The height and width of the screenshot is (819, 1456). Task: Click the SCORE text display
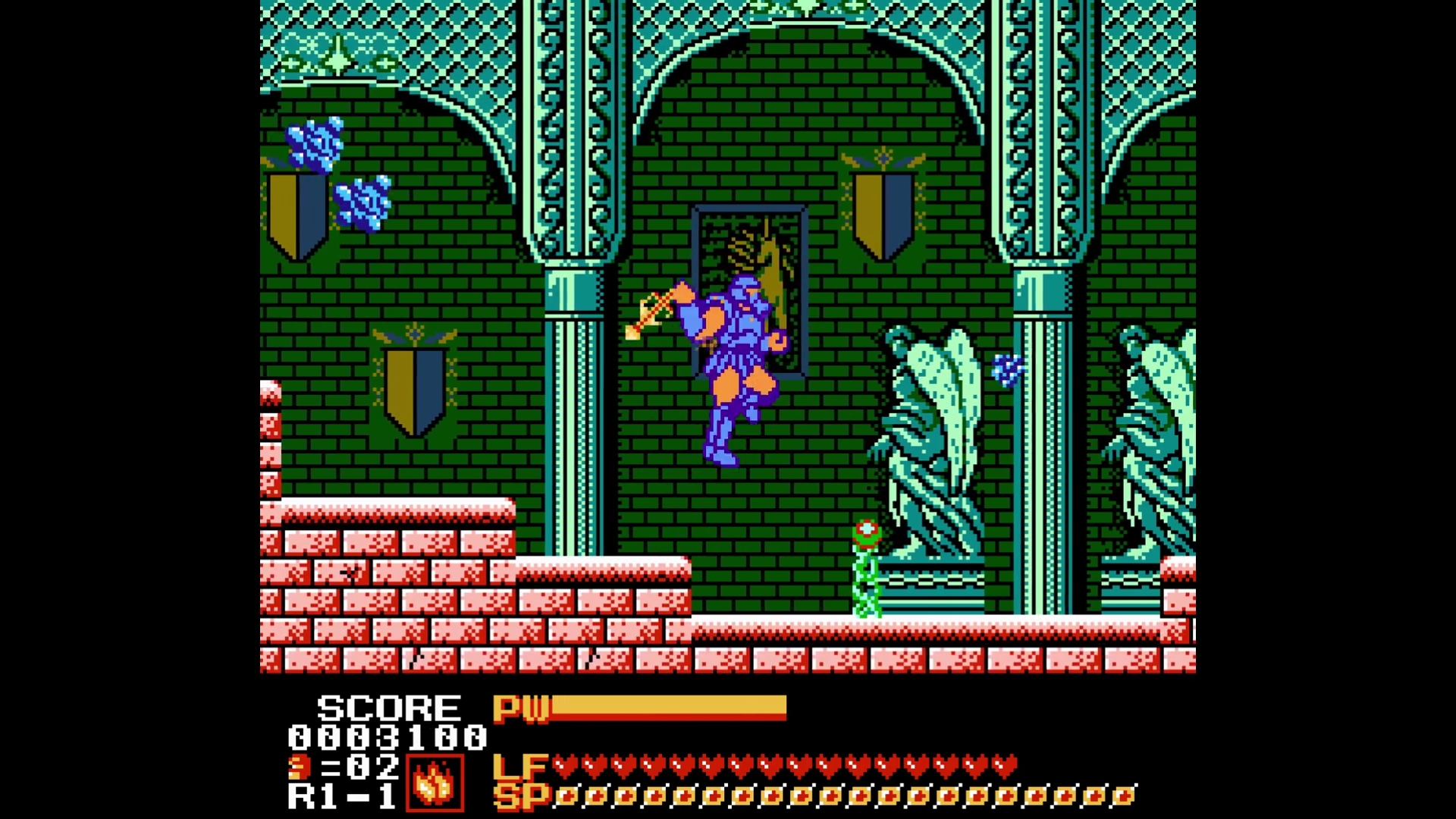click(x=387, y=709)
